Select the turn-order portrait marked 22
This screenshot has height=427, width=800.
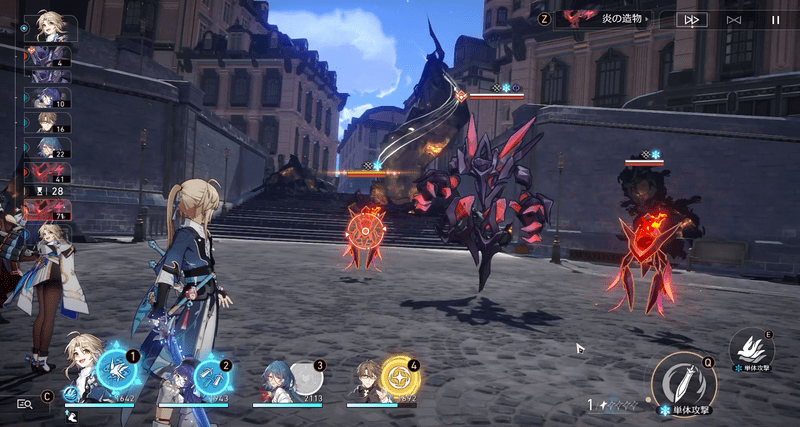[x=48, y=148]
